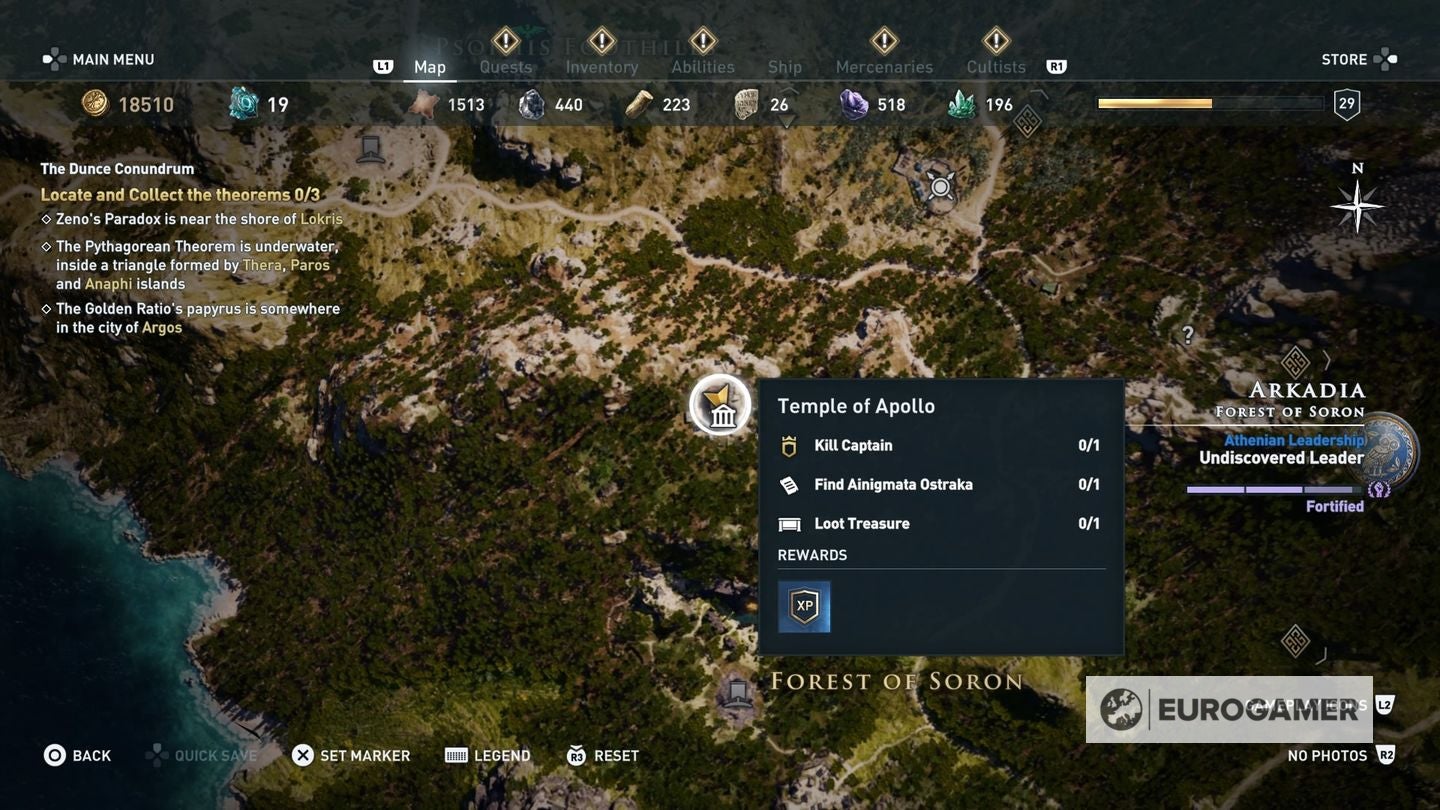Click the Ainigmata Ostraka tablet icon

pos(789,483)
